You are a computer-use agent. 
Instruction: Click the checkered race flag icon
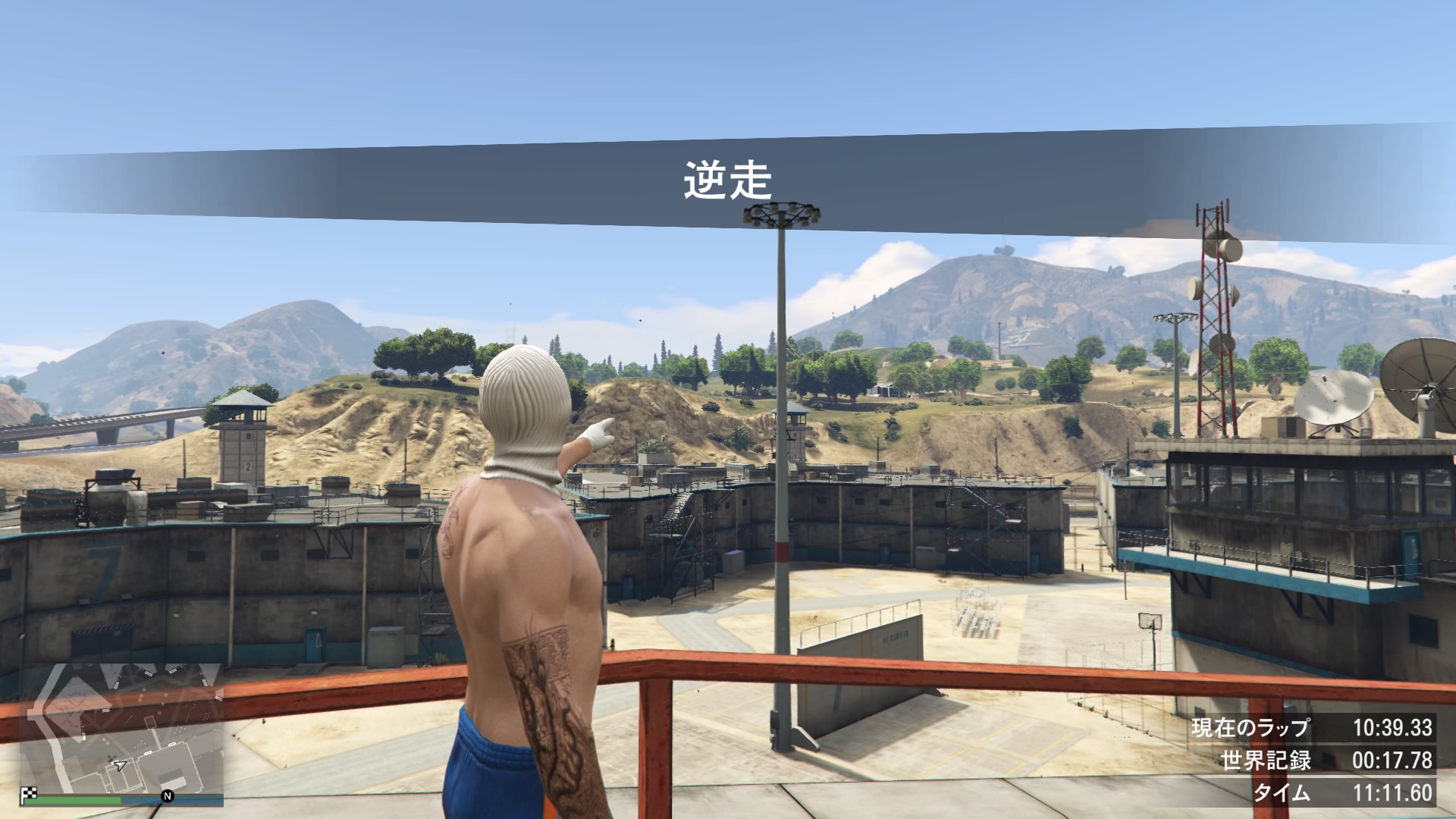30,795
